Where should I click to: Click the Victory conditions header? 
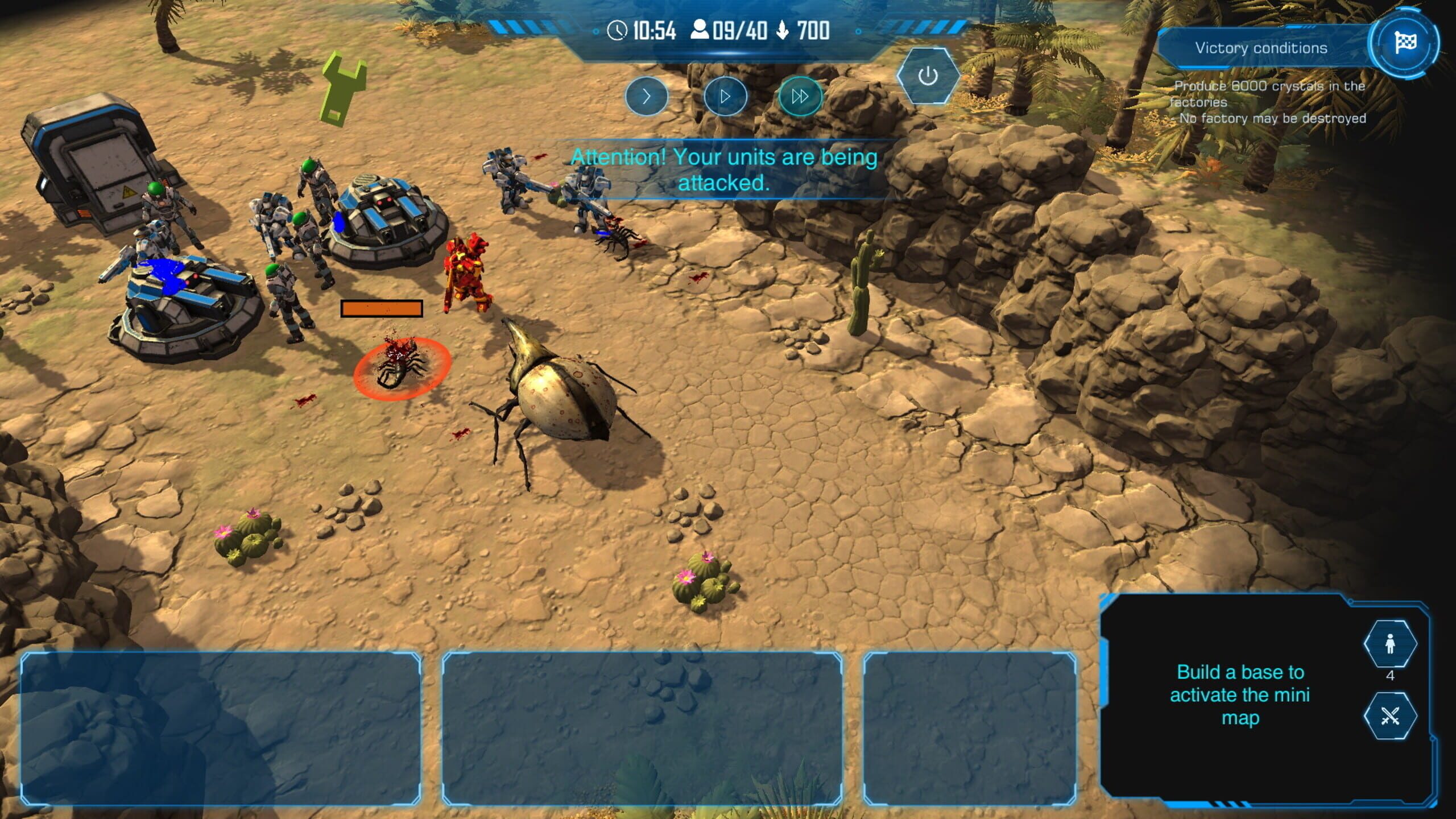pos(1261,48)
